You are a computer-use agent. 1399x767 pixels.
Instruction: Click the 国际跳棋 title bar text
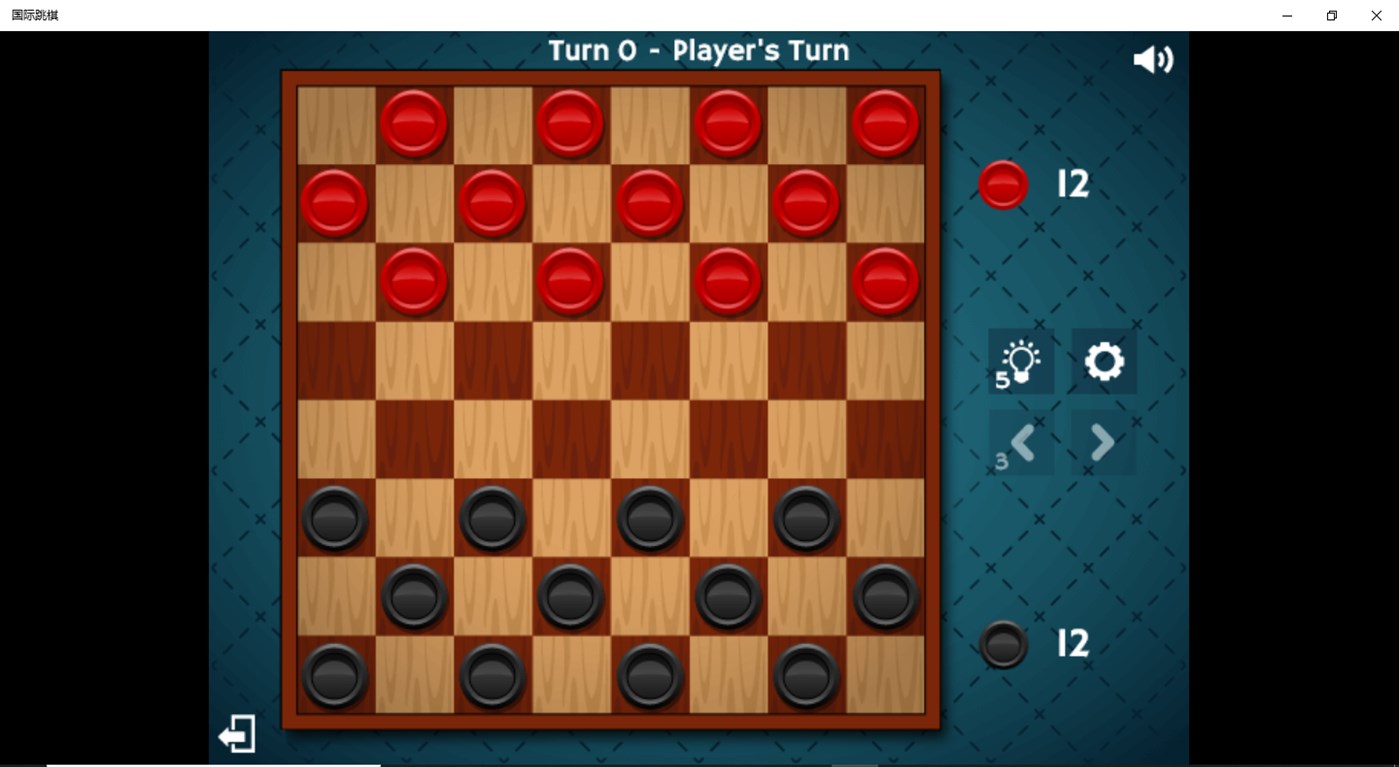point(35,15)
